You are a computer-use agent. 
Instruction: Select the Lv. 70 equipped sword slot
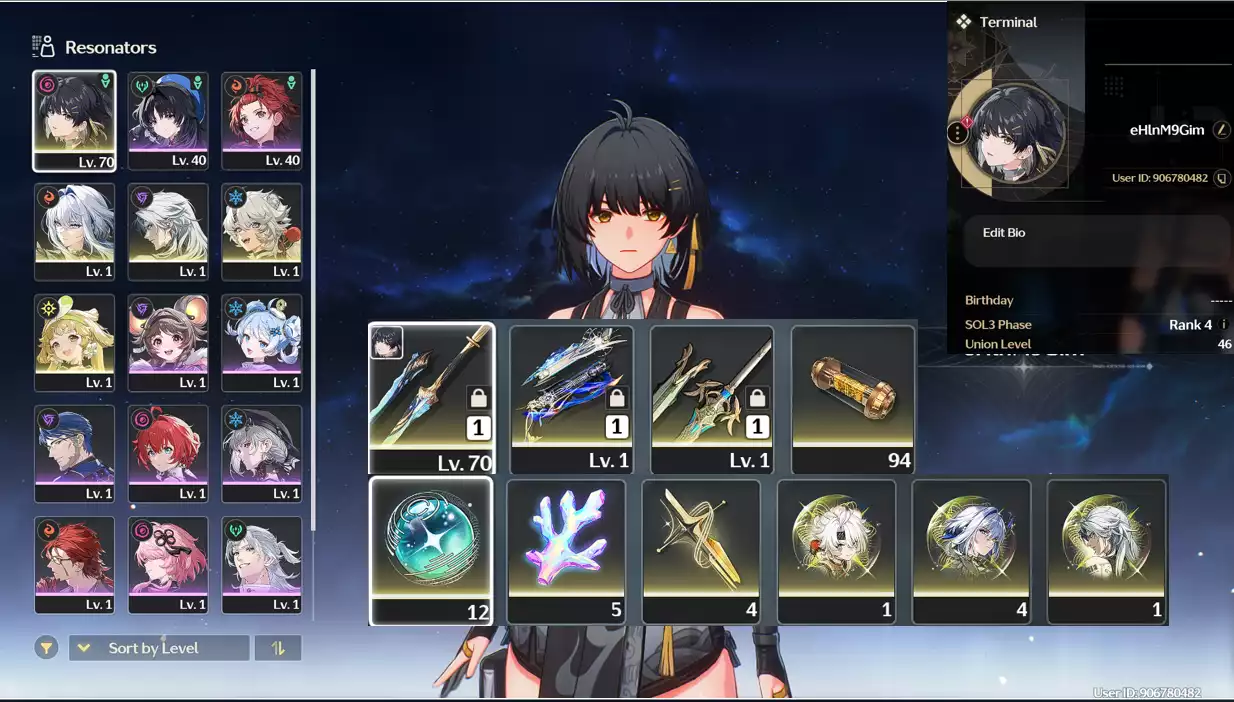(x=432, y=397)
